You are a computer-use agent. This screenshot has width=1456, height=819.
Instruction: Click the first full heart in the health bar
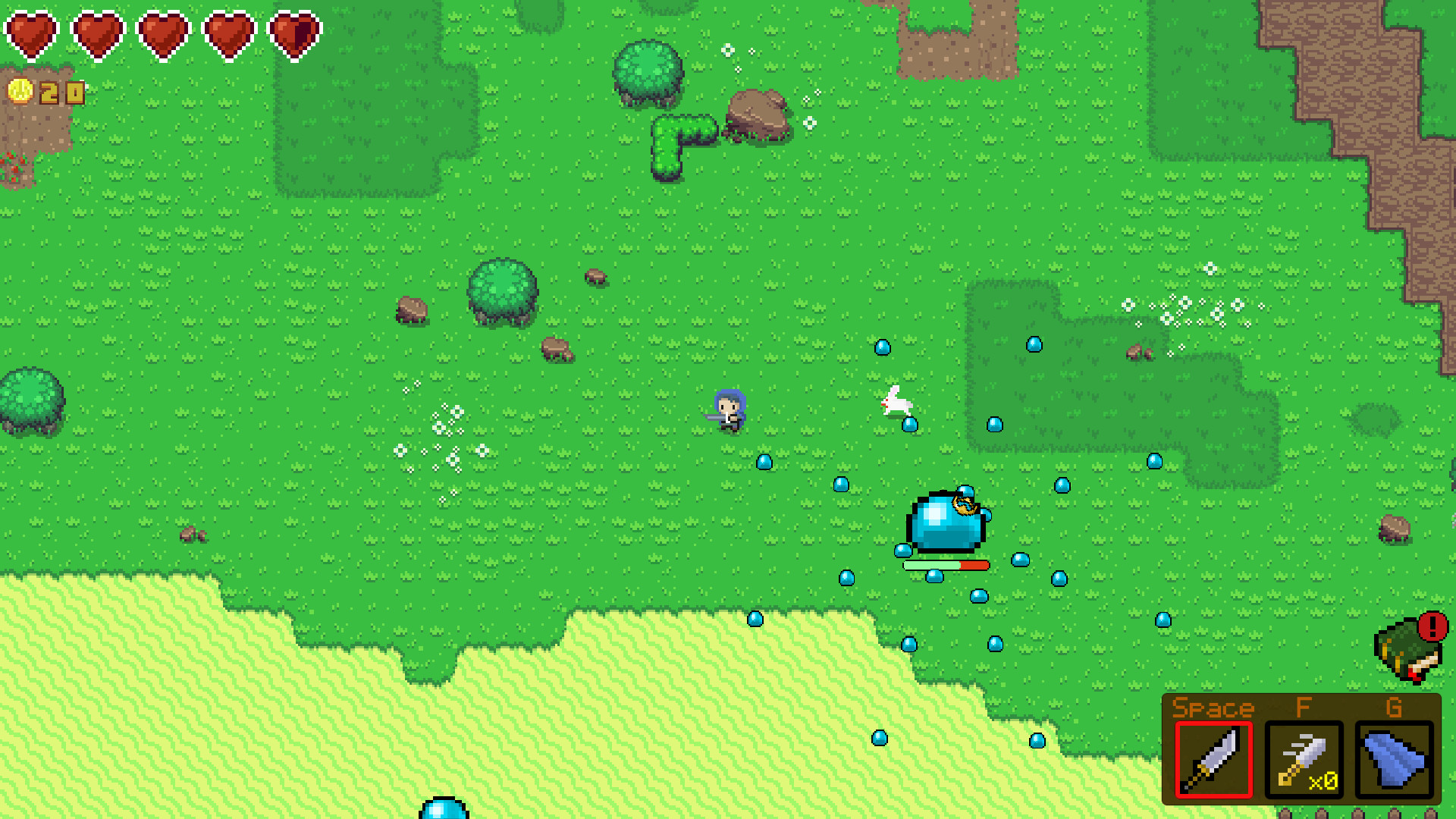(x=32, y=30)
